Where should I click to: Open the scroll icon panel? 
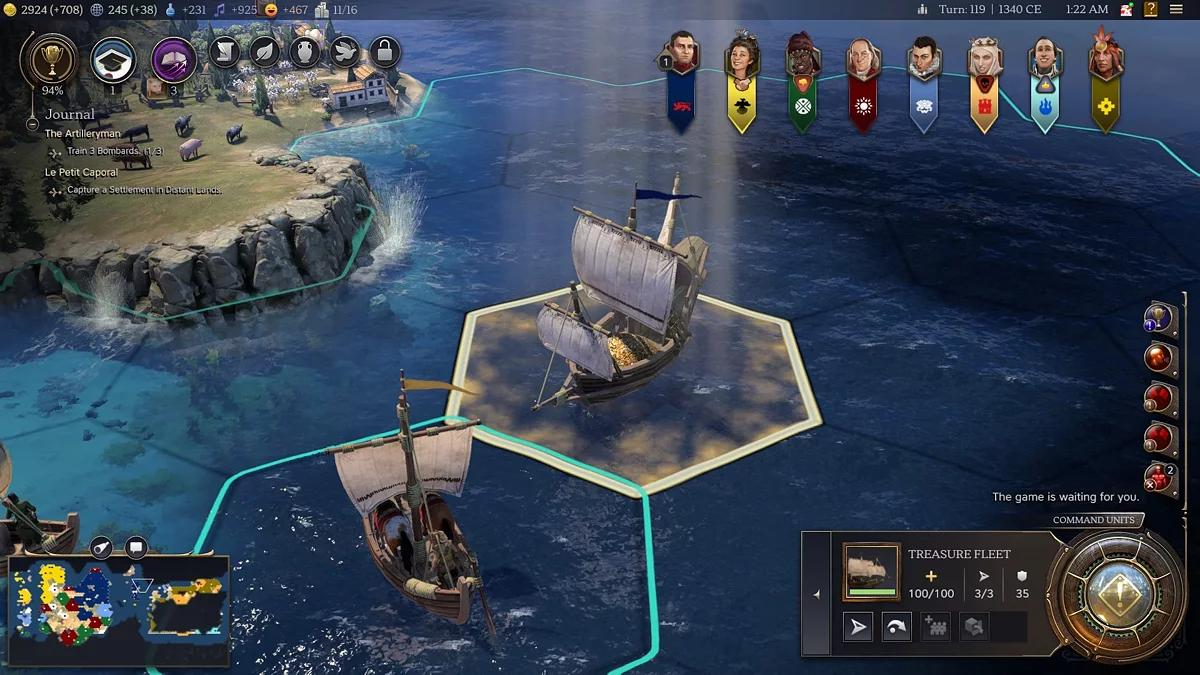pyautogui.click(x=225, y=51)
